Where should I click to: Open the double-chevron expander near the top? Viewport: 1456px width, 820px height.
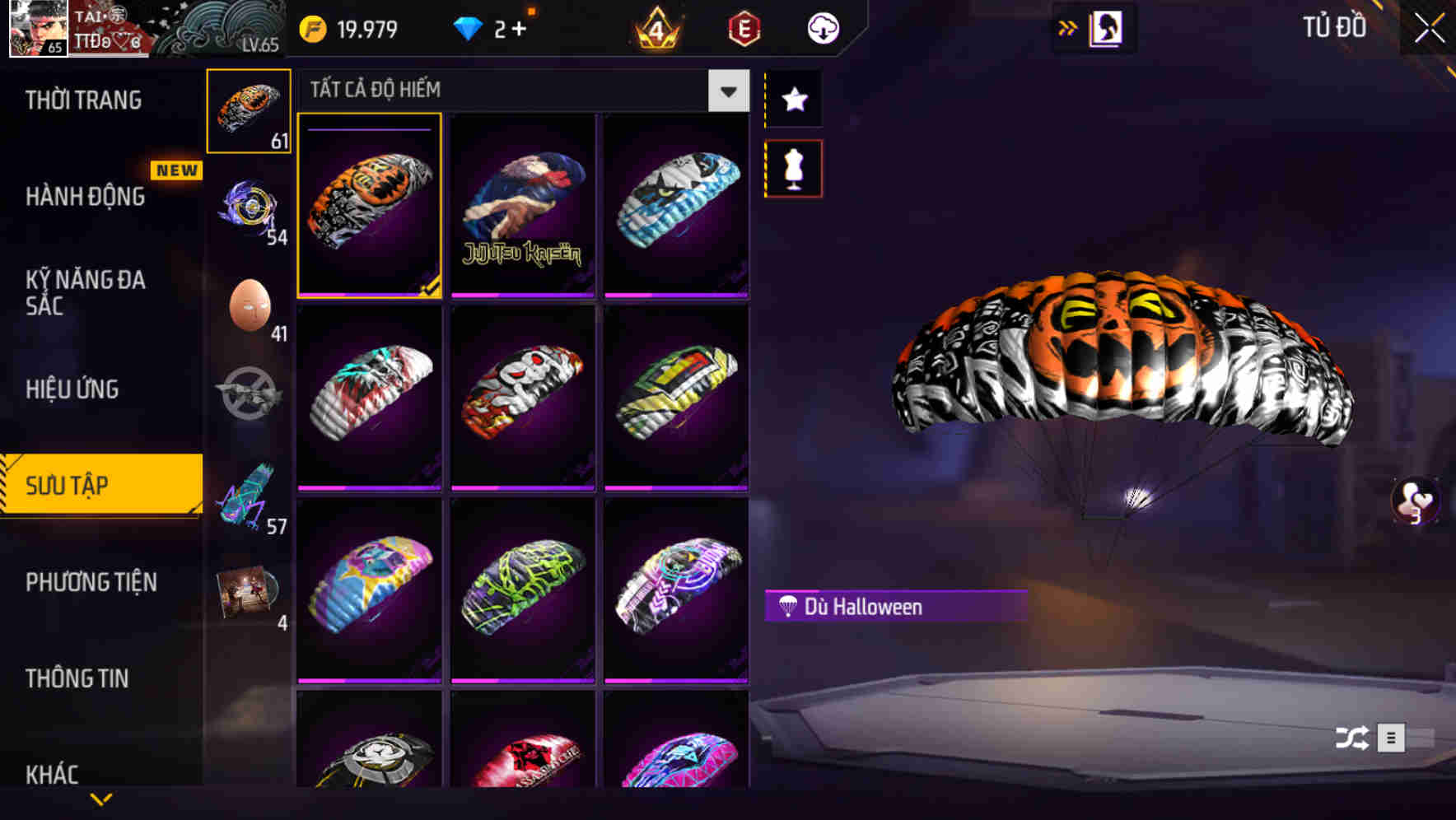[1068, 27]
